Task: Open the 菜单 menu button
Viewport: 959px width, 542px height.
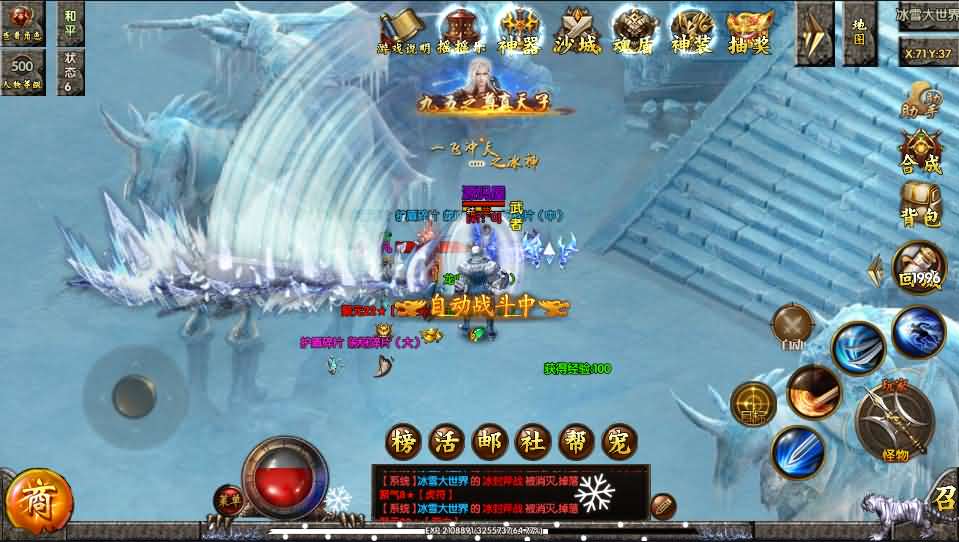Action: (x=228, y=498)
